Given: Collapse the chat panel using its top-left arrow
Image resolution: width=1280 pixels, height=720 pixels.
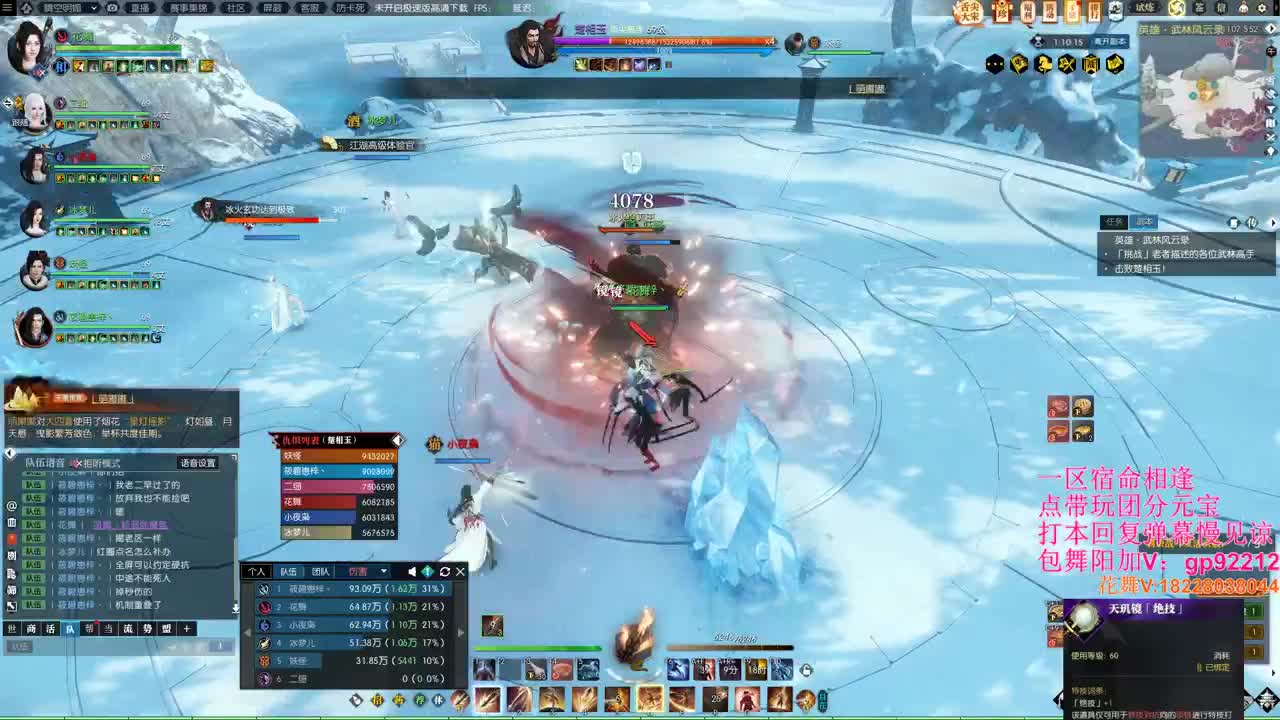Looking at the screenshot, I should tap(10, 453).
